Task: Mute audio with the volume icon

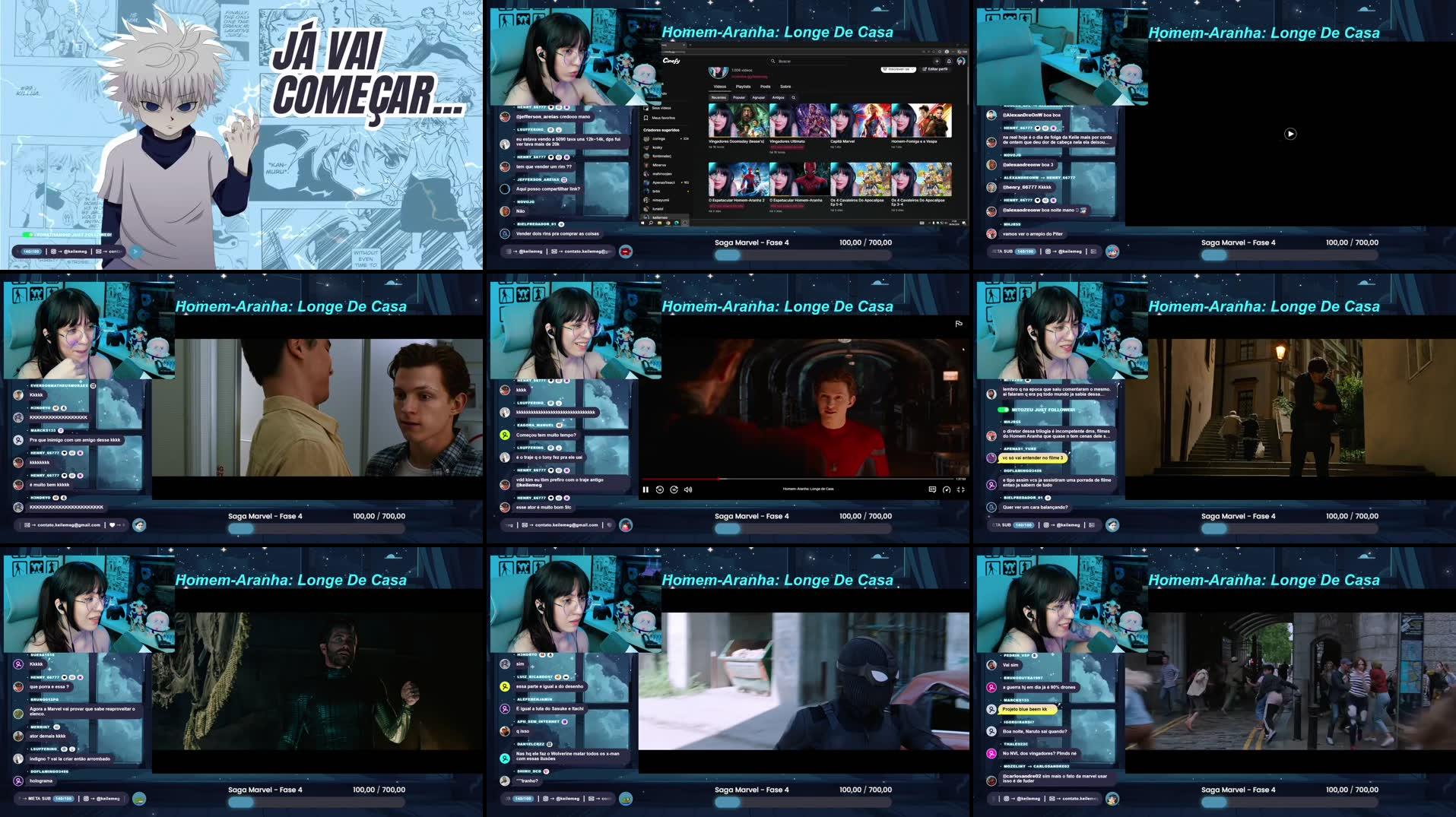Action: pyautogui.click(x=688, y=489)
